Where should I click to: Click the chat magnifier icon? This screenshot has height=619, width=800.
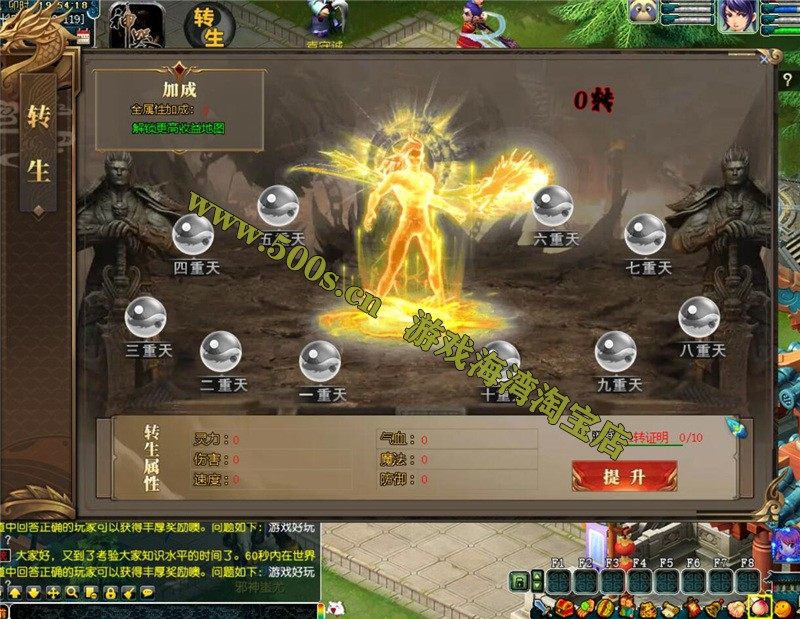[x=72, y=592]
